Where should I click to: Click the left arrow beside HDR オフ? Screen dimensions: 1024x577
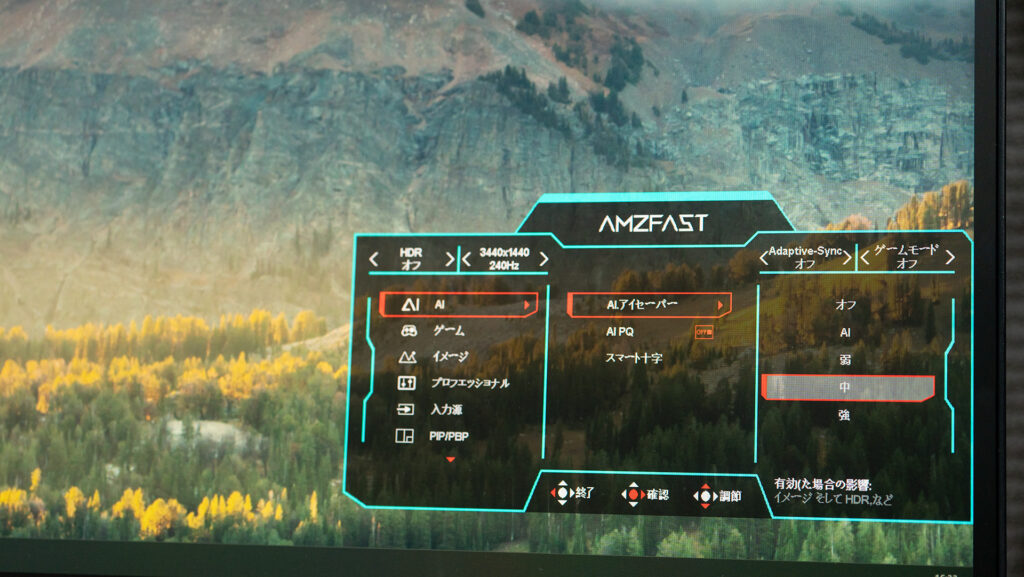pyautogui.click(x=374, y=259)
